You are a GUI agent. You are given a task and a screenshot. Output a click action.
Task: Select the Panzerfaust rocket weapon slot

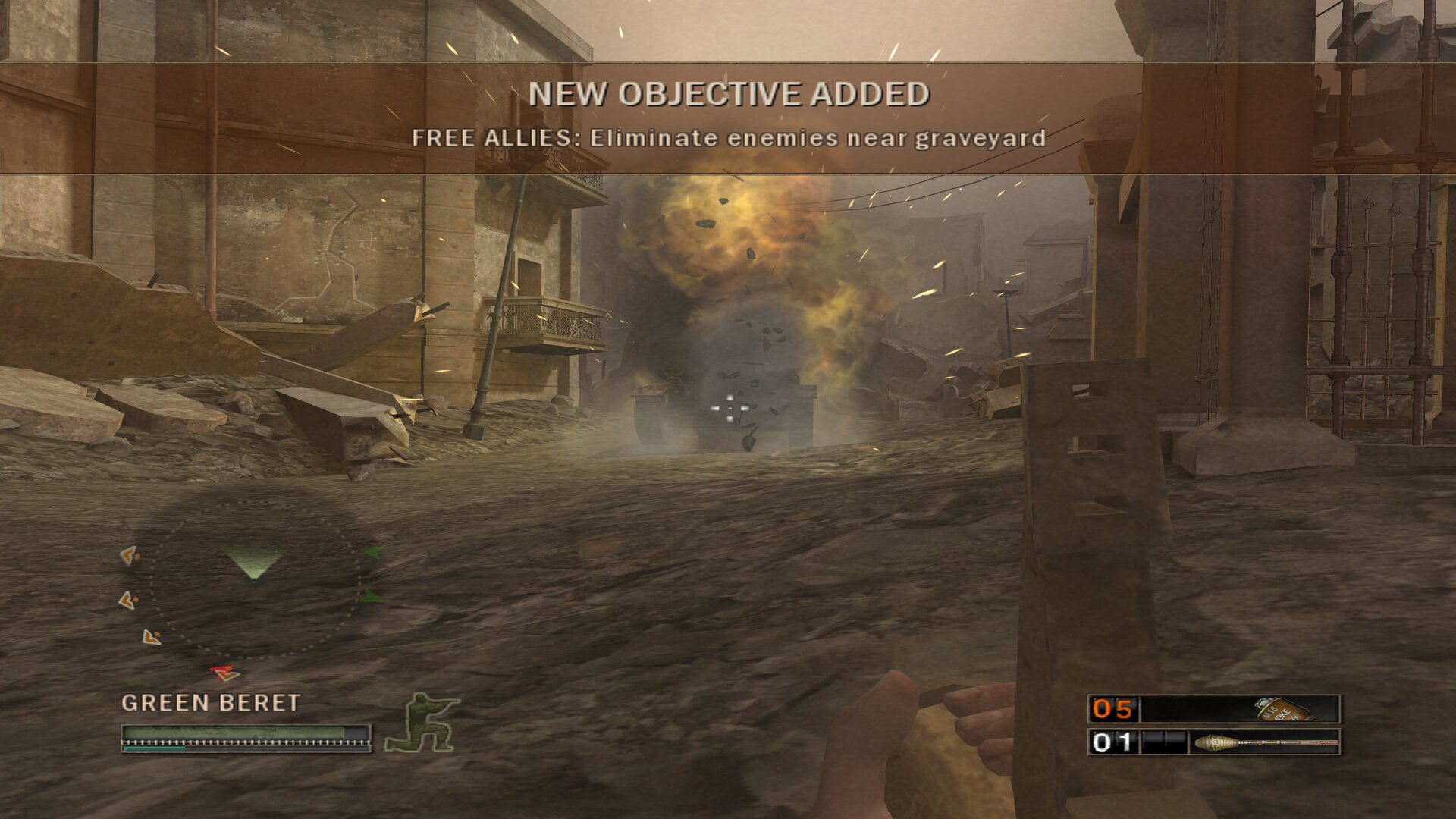[x=1214, y=742]
